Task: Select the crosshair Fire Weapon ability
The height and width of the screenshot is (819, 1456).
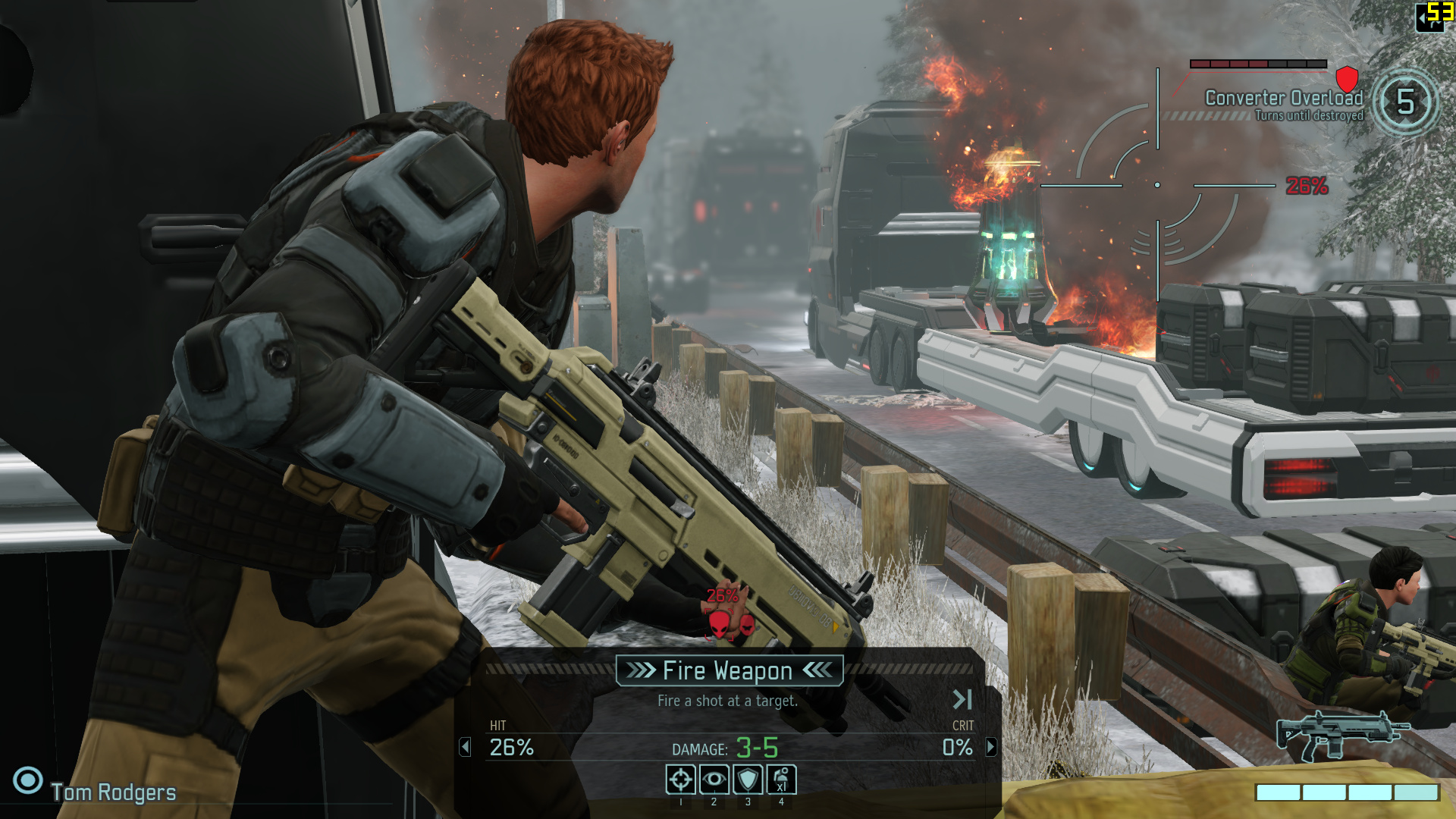Action: [680, 780]
